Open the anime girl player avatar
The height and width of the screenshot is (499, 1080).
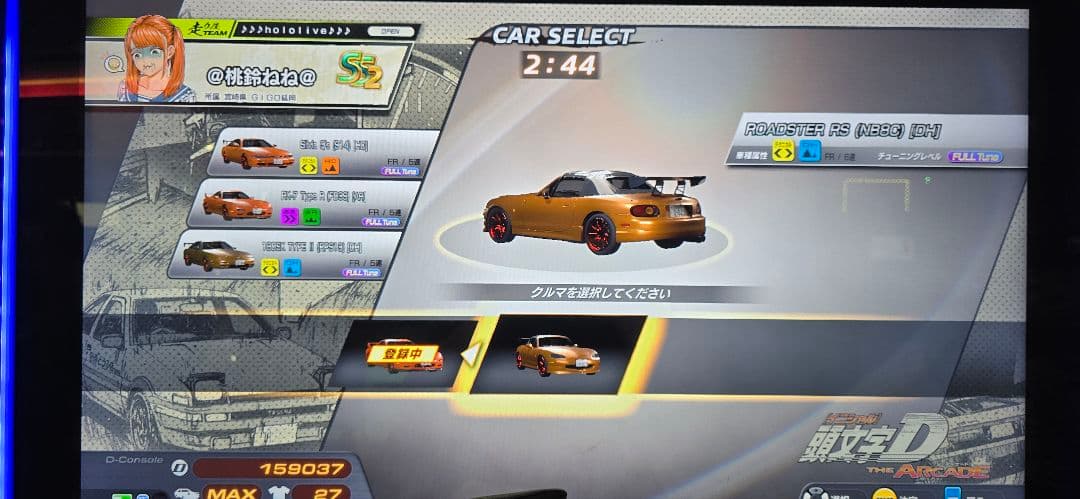click(x=155, y=59)
